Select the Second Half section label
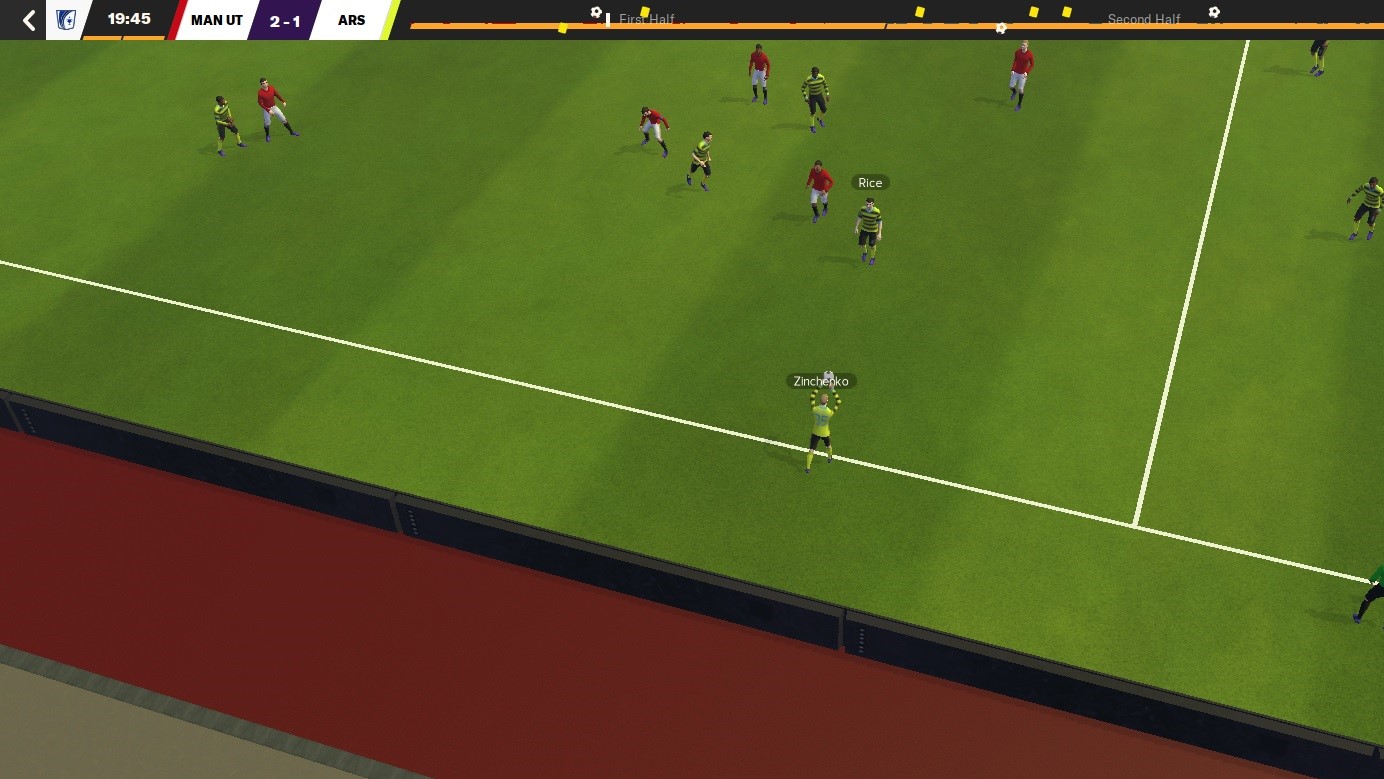The image size is (1384, 779). pos(1143,19)
